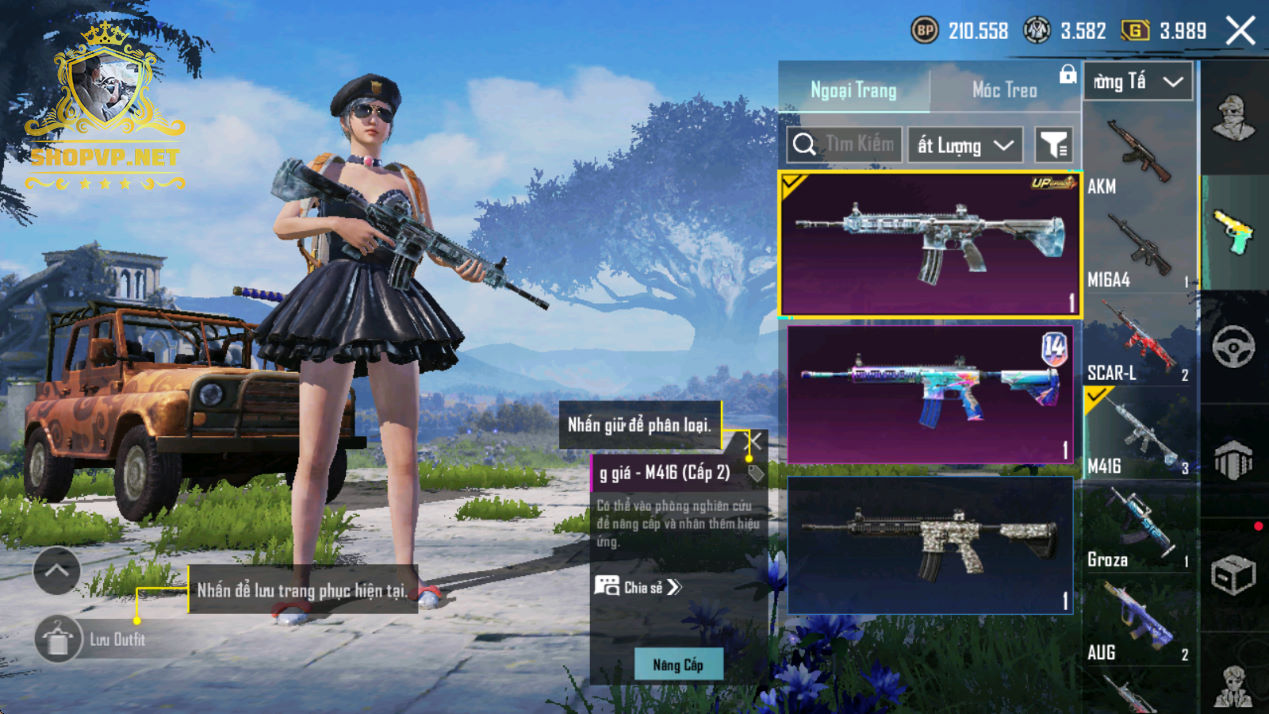The height and width of the screenshot is (714, 1269).
Task: Select M16A4 in the weapon list
Action: (1139, 250)
